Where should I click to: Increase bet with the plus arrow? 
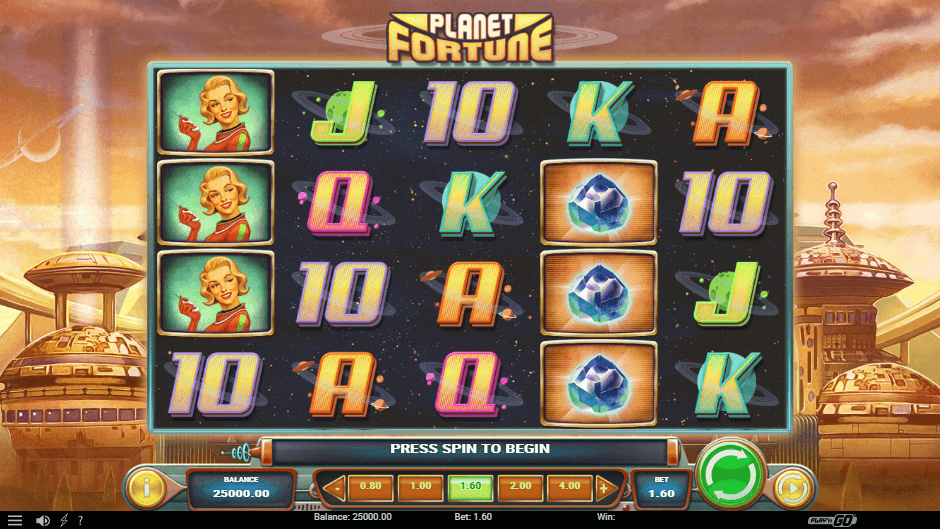pyautogui.click(x=603, y=489)
